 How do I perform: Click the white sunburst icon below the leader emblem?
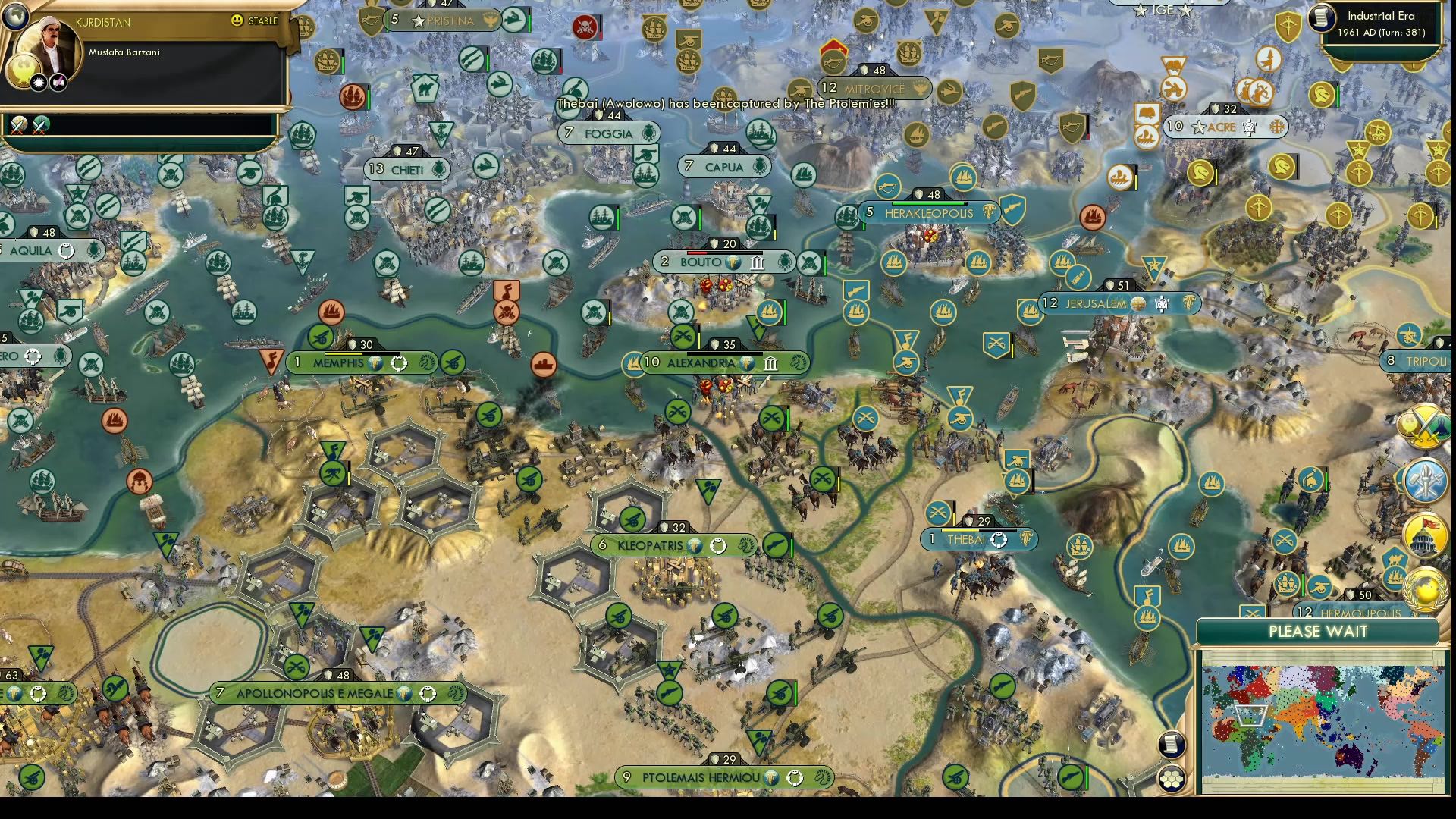(39, 83)
